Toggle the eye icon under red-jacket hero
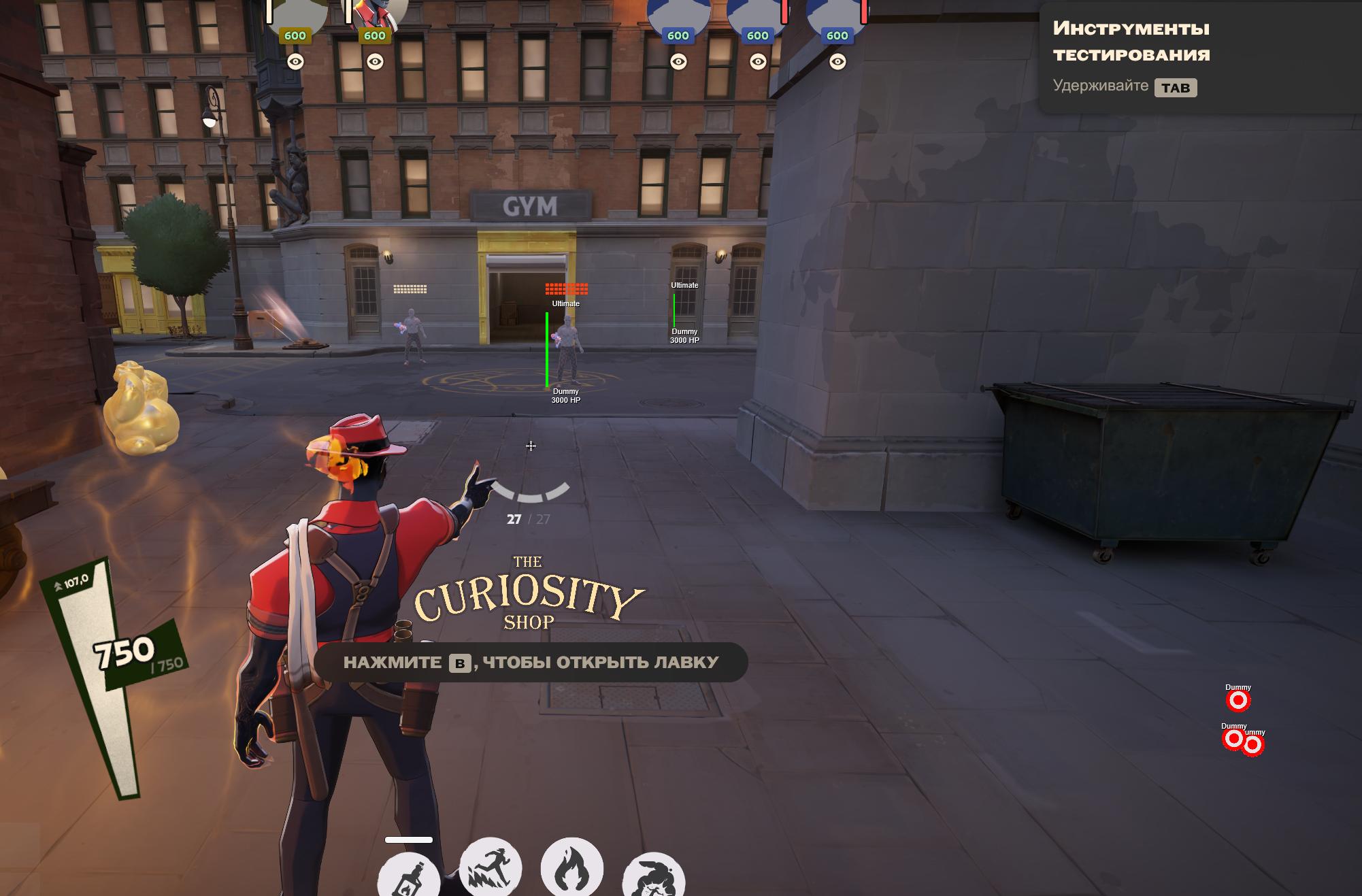The width and height of the screenshot is (1362, 896). [x=375, y=62]
